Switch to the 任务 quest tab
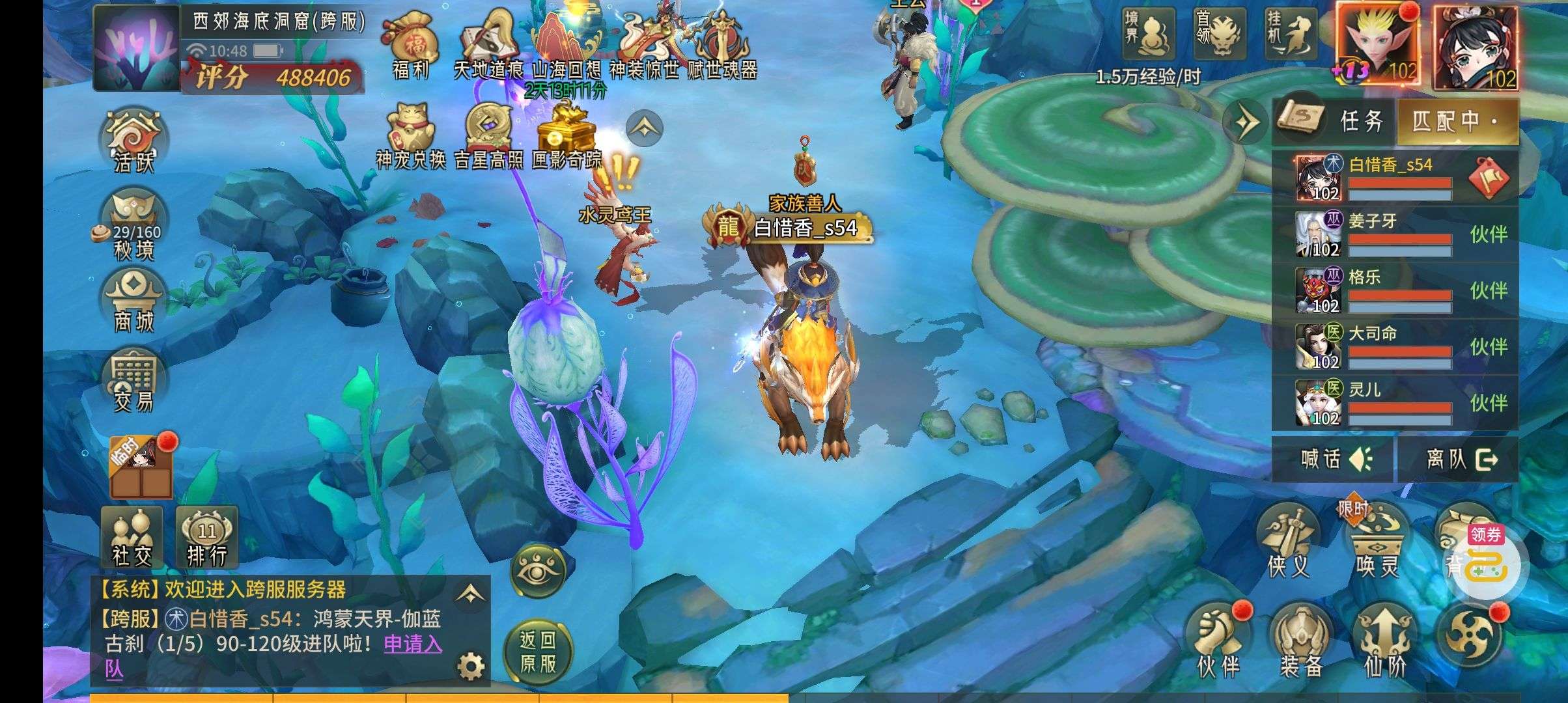 coord(1335,121)
